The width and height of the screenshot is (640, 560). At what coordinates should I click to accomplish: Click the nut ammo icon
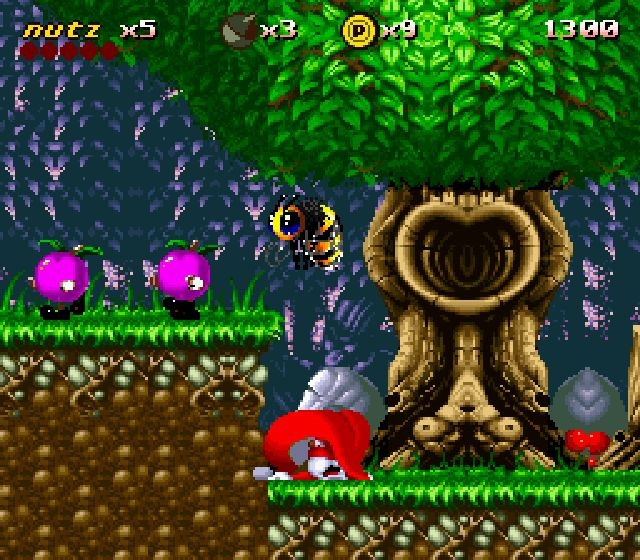(239, 30)
